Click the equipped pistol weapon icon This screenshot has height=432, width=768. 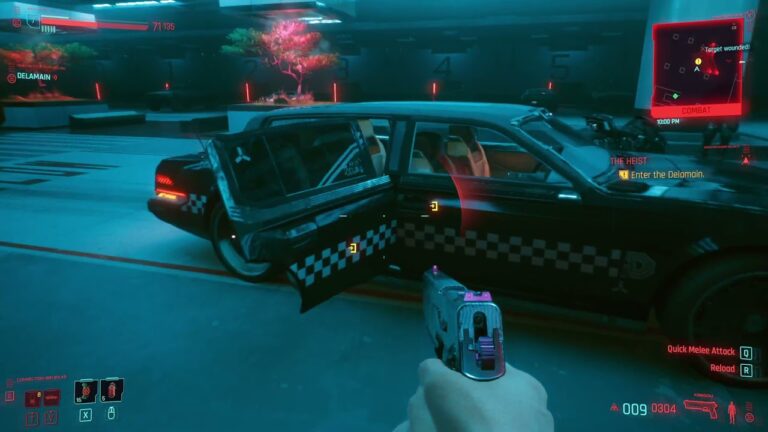(701, 408)
